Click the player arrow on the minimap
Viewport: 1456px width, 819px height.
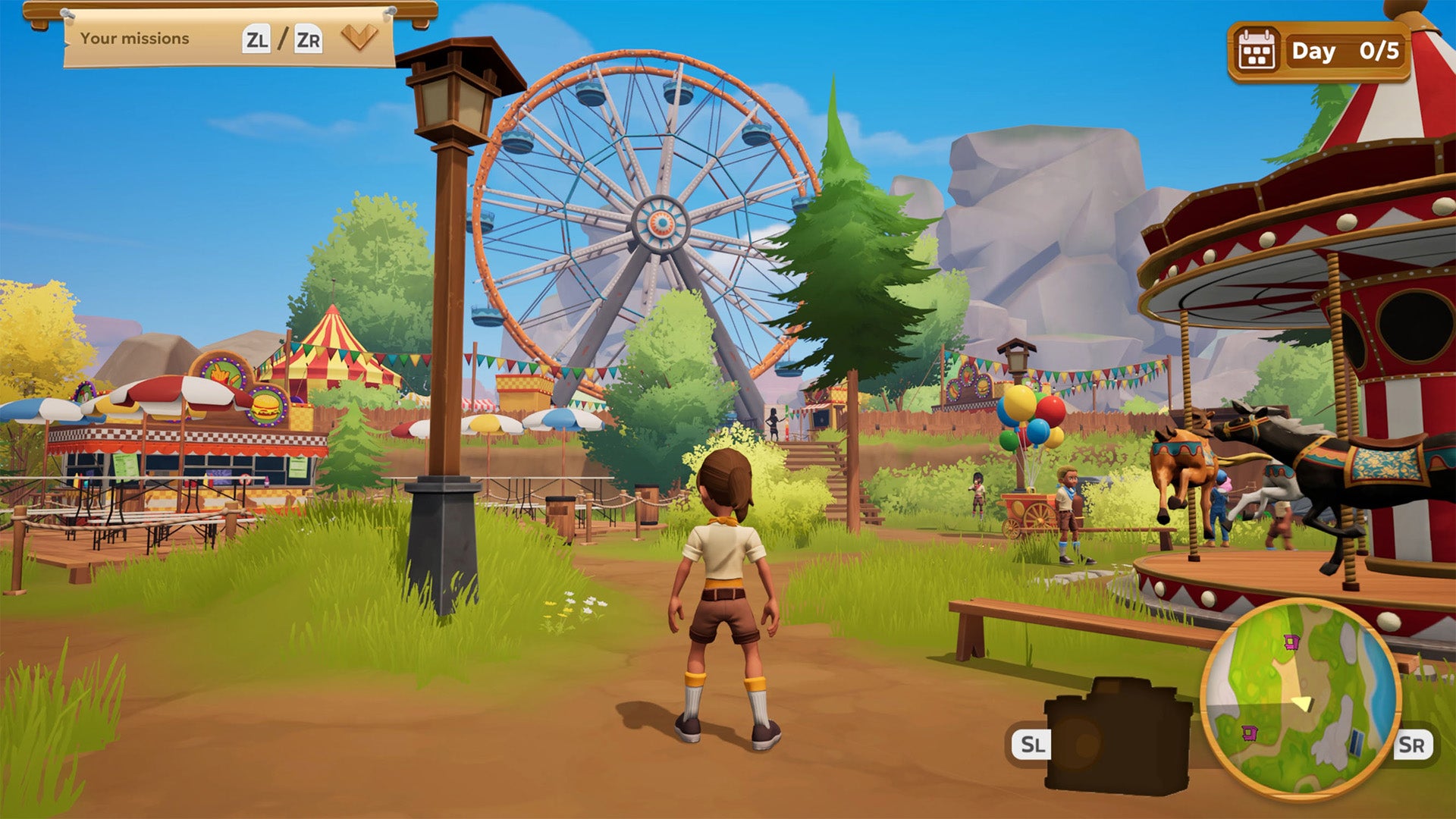[x=1303, y=702]
